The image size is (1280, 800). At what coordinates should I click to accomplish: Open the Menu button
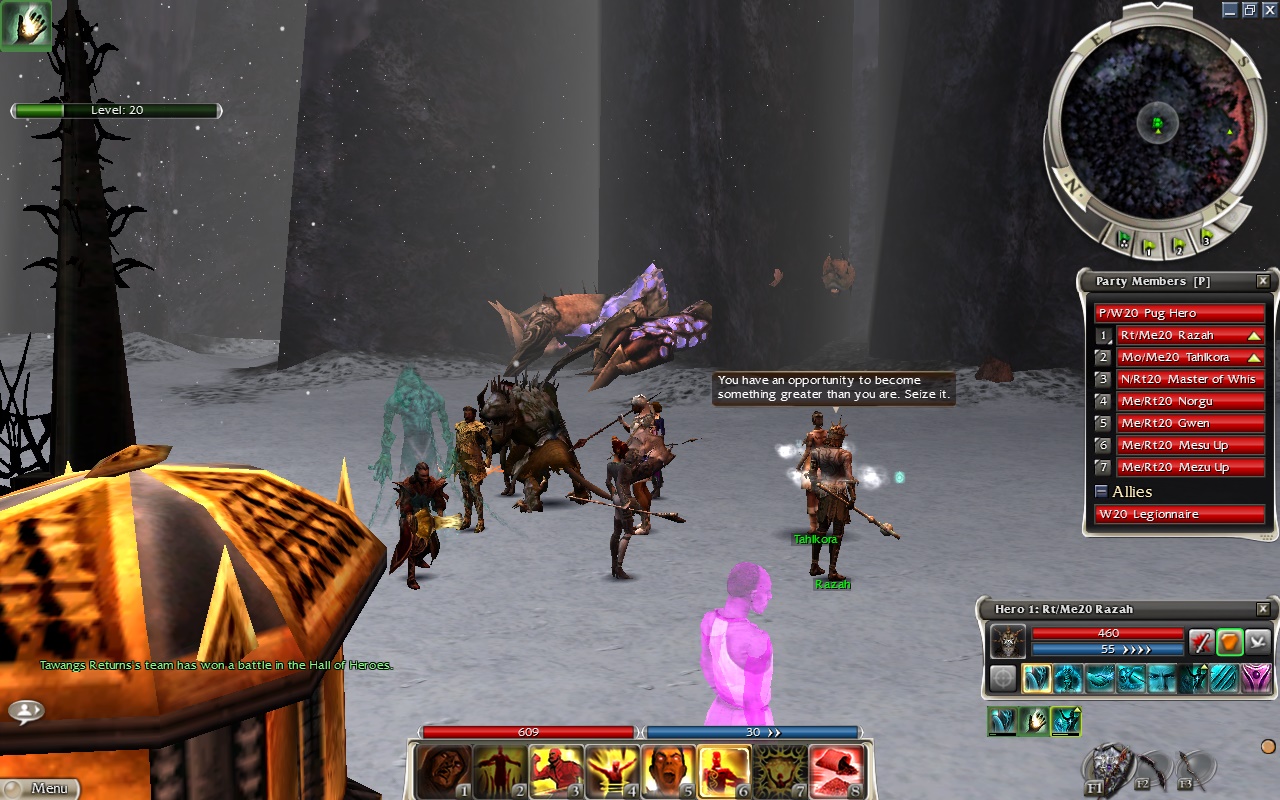(x=40, y=788)
